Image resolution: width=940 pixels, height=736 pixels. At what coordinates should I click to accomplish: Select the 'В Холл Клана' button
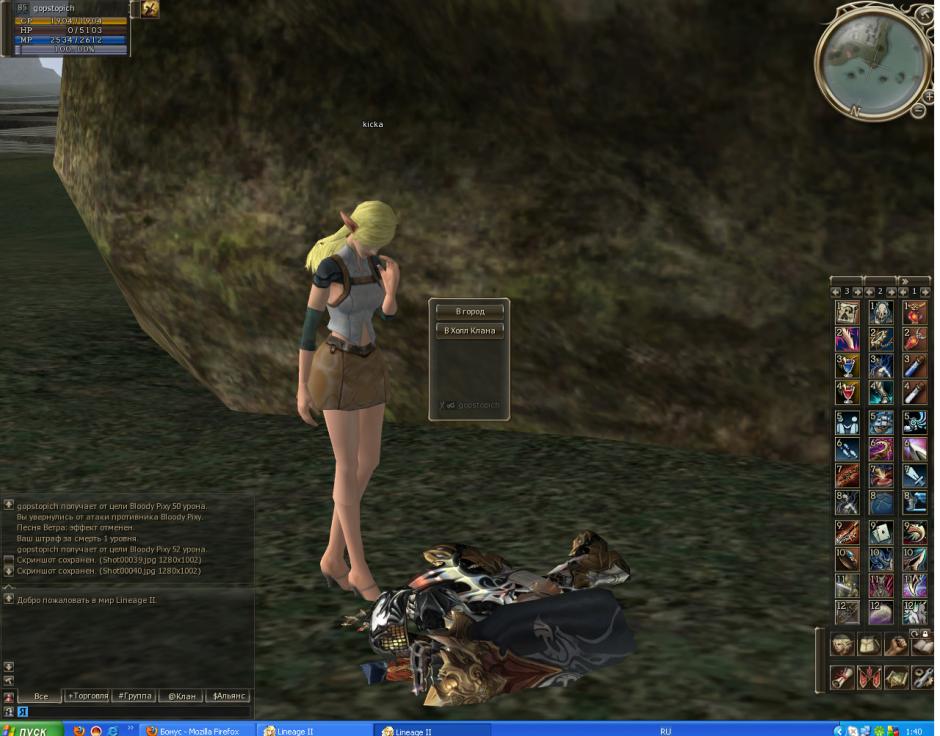click(x=469, y=330)
